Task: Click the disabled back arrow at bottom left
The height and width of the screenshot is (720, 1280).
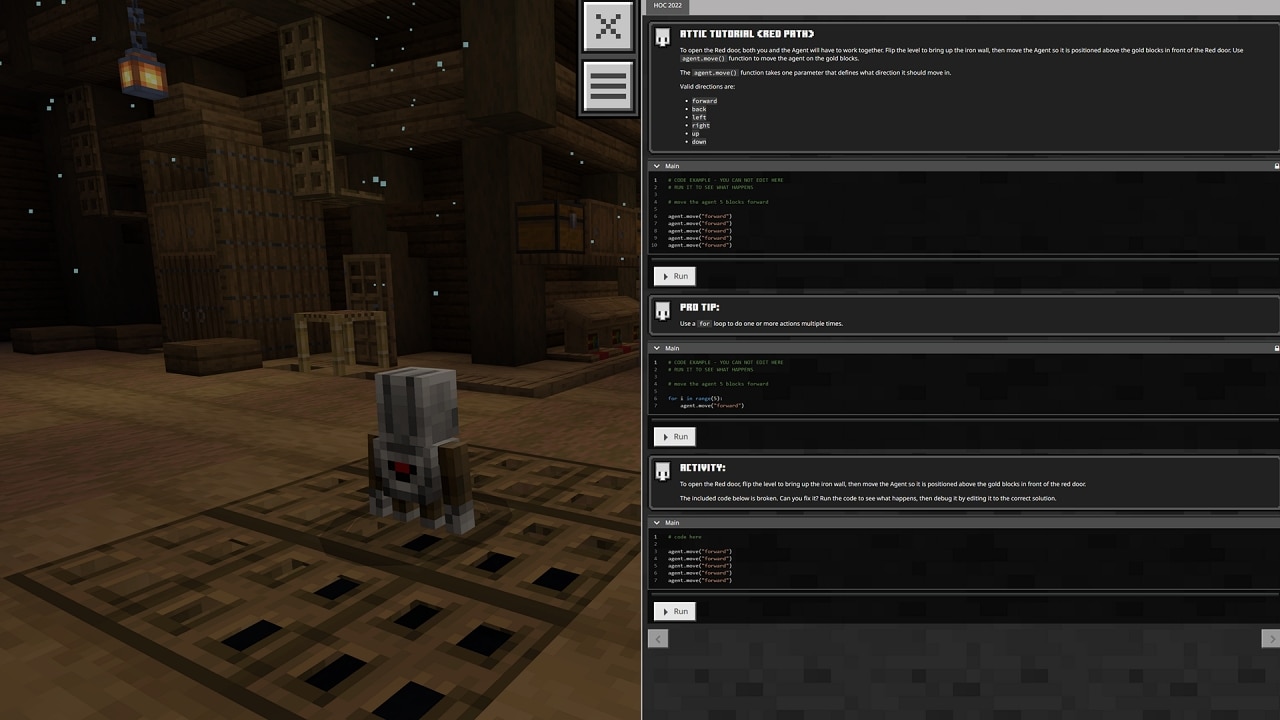Action: (658, 638)
